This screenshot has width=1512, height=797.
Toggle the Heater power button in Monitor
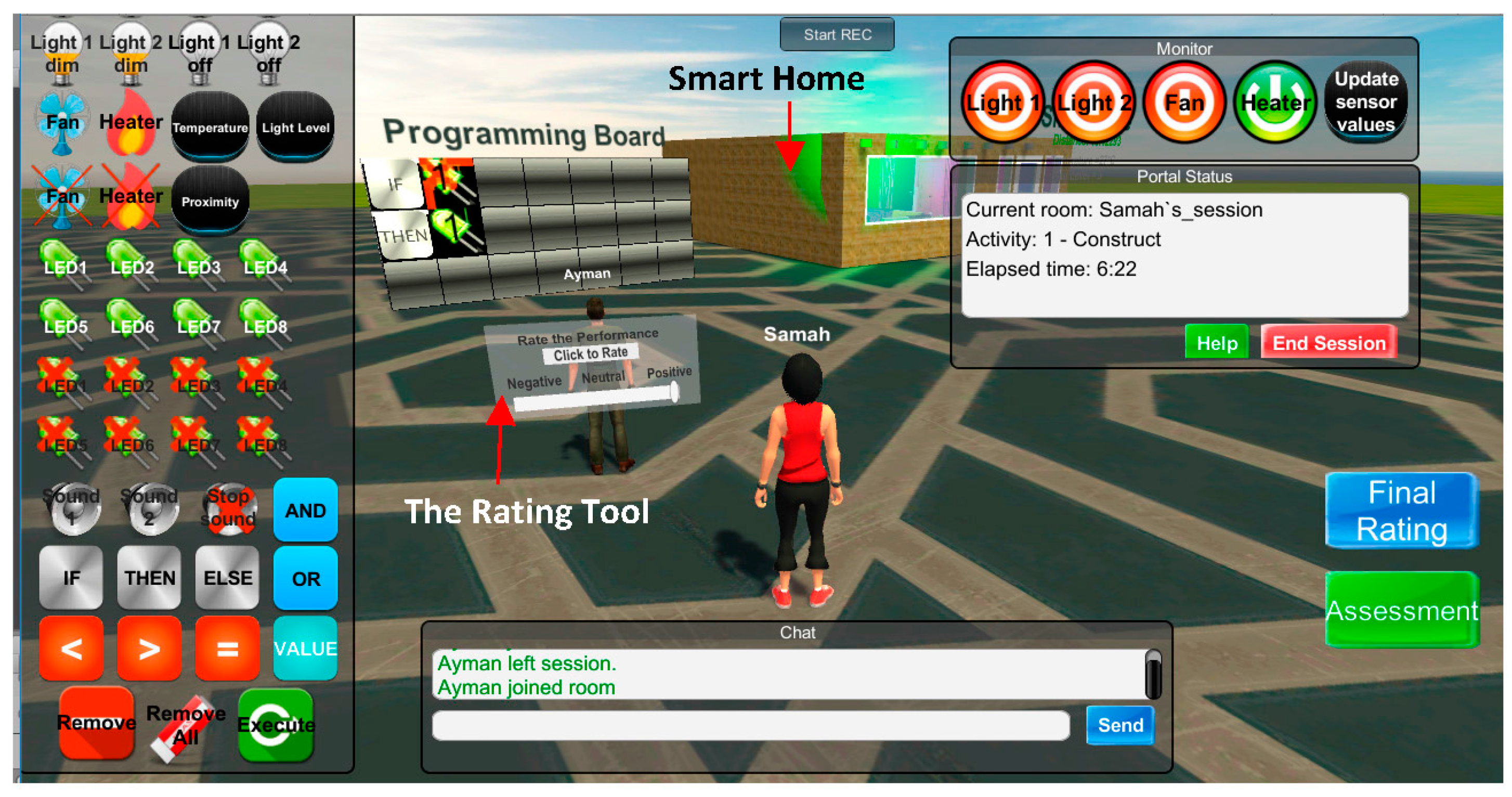coord(1274,103)
